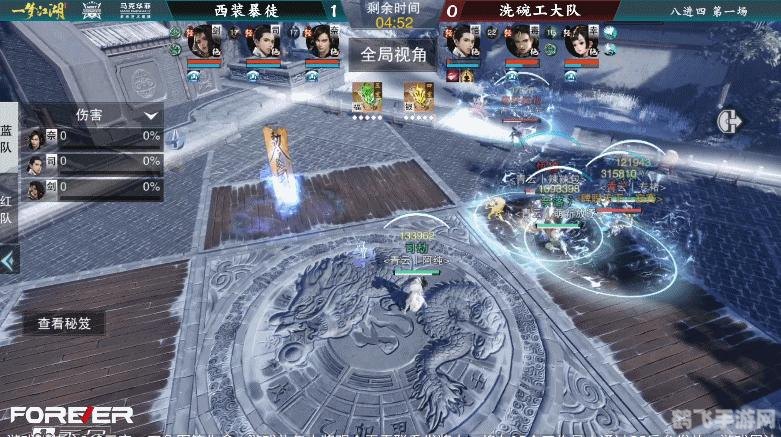Select the 剑 player row in the damage list
The image size is (781, 437).
(x=94, y=186)
